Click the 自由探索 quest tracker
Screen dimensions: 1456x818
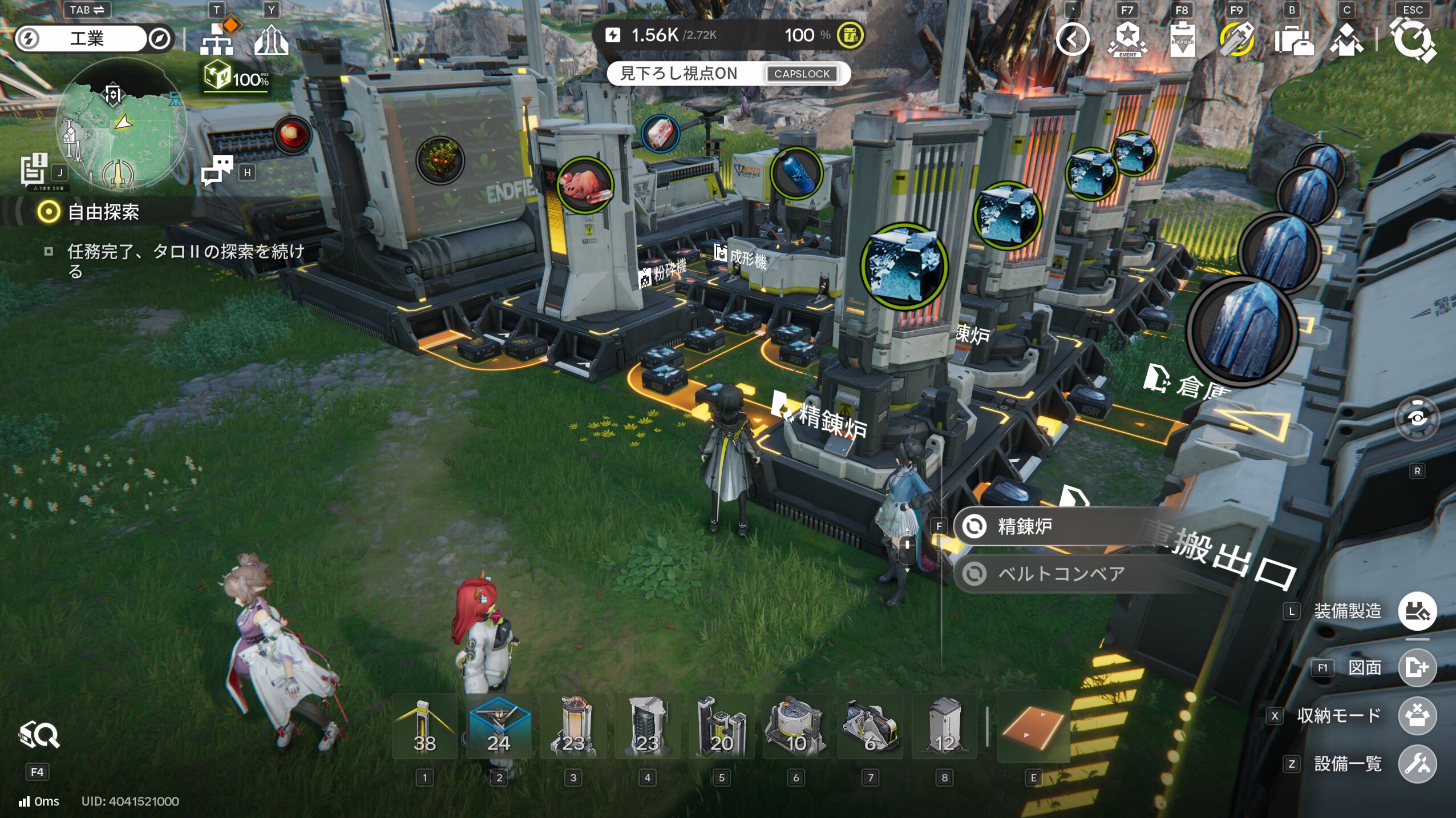[103, 212]
